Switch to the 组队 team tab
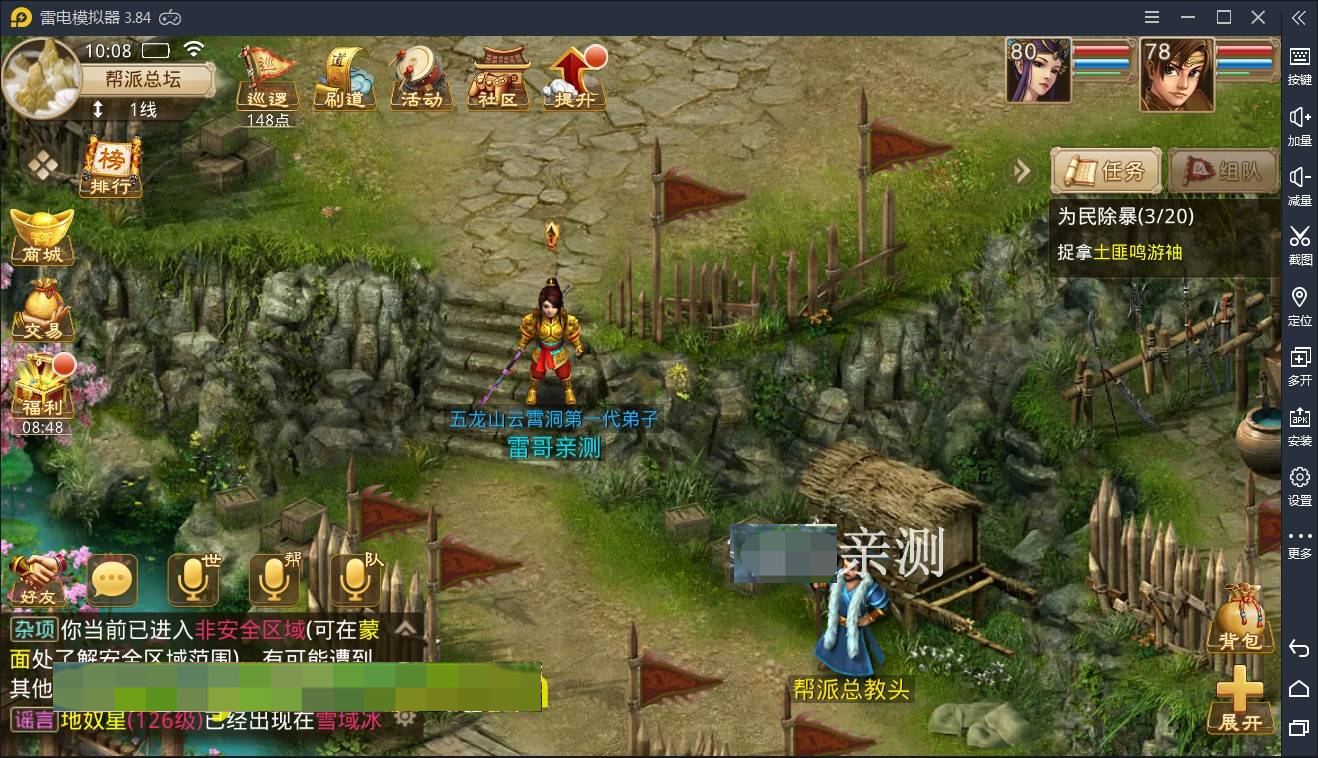The image size is (1318, 758). tap(1223, 172)
